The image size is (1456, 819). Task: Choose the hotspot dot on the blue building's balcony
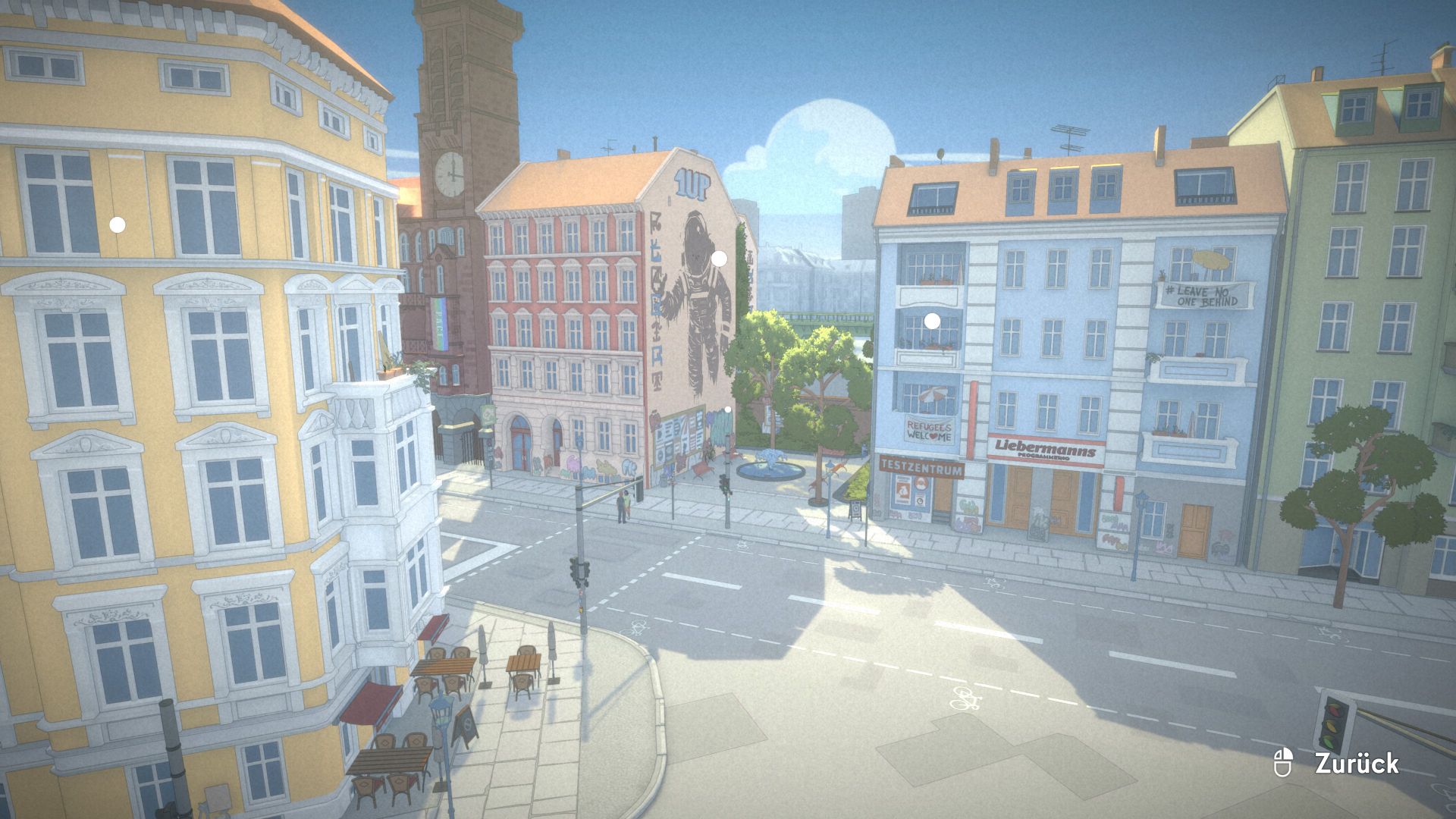933,322
